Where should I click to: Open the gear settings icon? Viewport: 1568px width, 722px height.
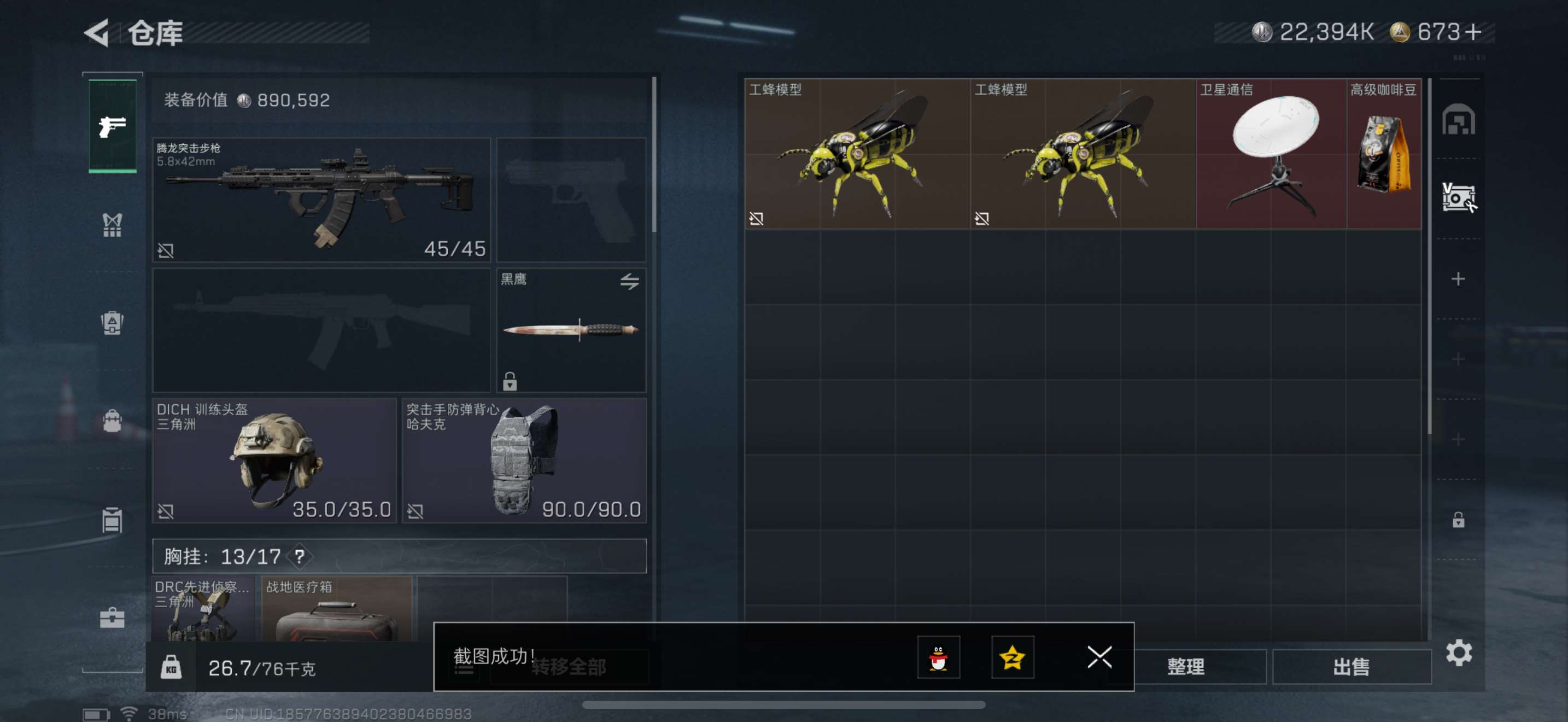click(x=1459, y=653)
